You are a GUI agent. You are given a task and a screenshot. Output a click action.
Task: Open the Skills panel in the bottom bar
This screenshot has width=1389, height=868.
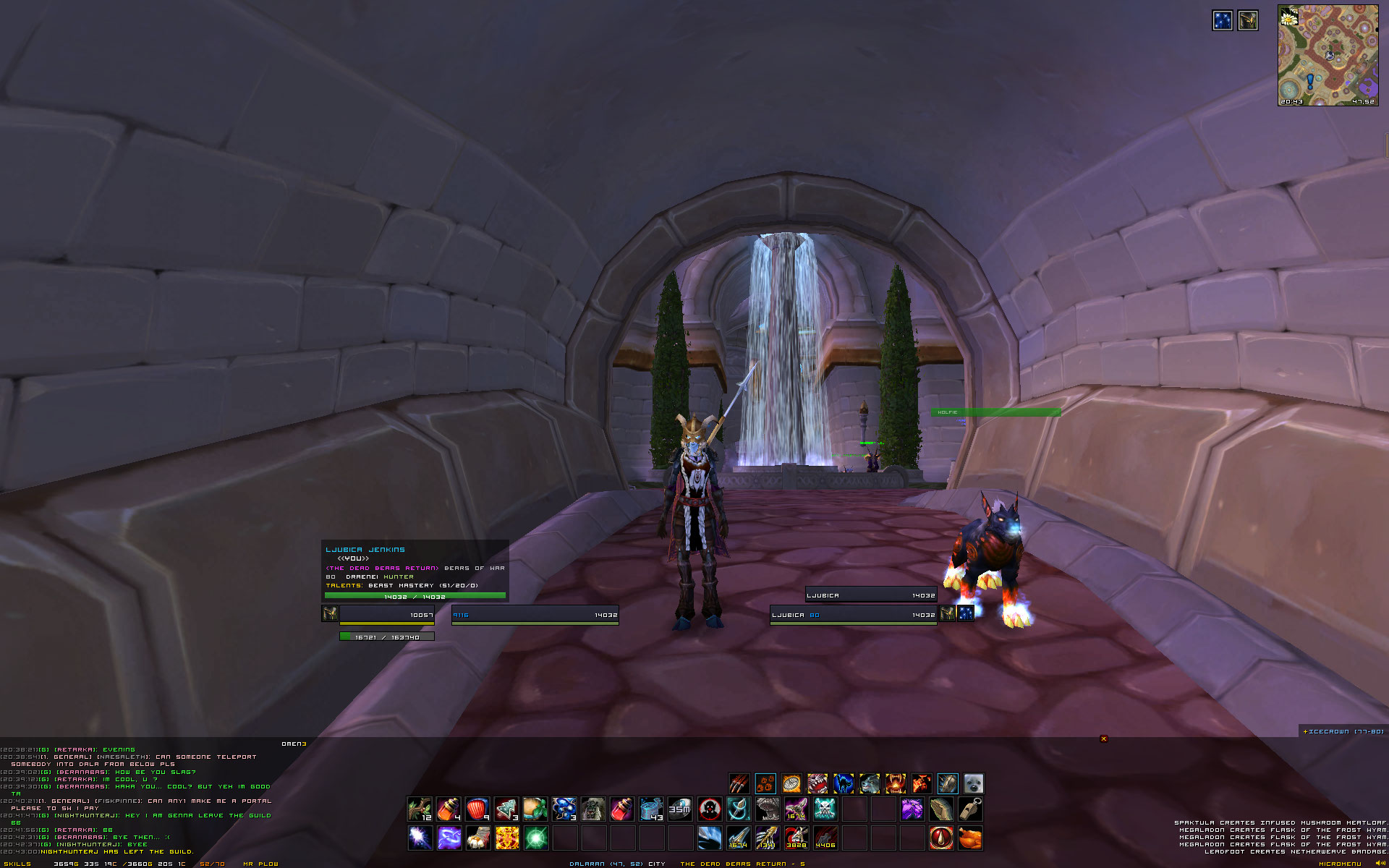[x=16, y=864]
